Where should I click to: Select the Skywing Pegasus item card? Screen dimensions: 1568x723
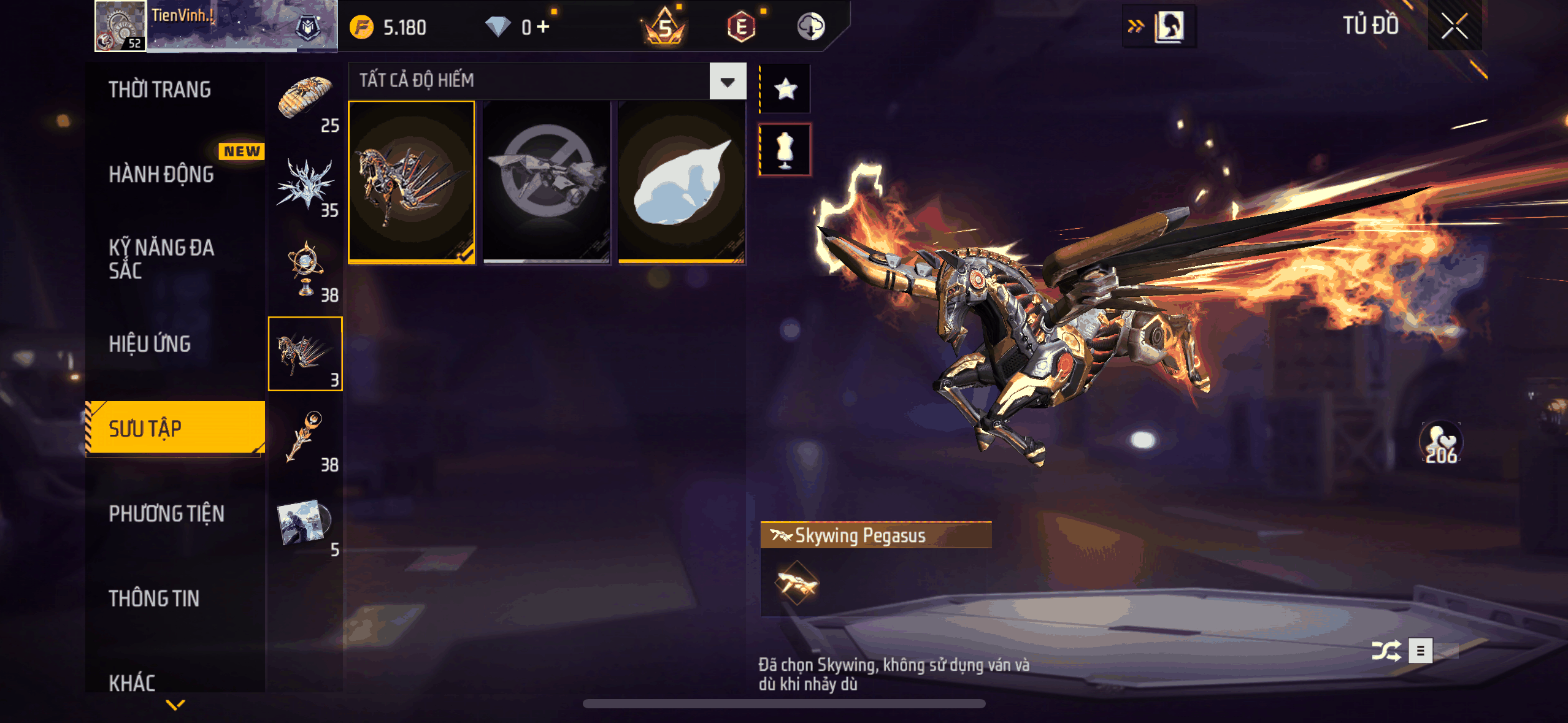coord(412,182)
